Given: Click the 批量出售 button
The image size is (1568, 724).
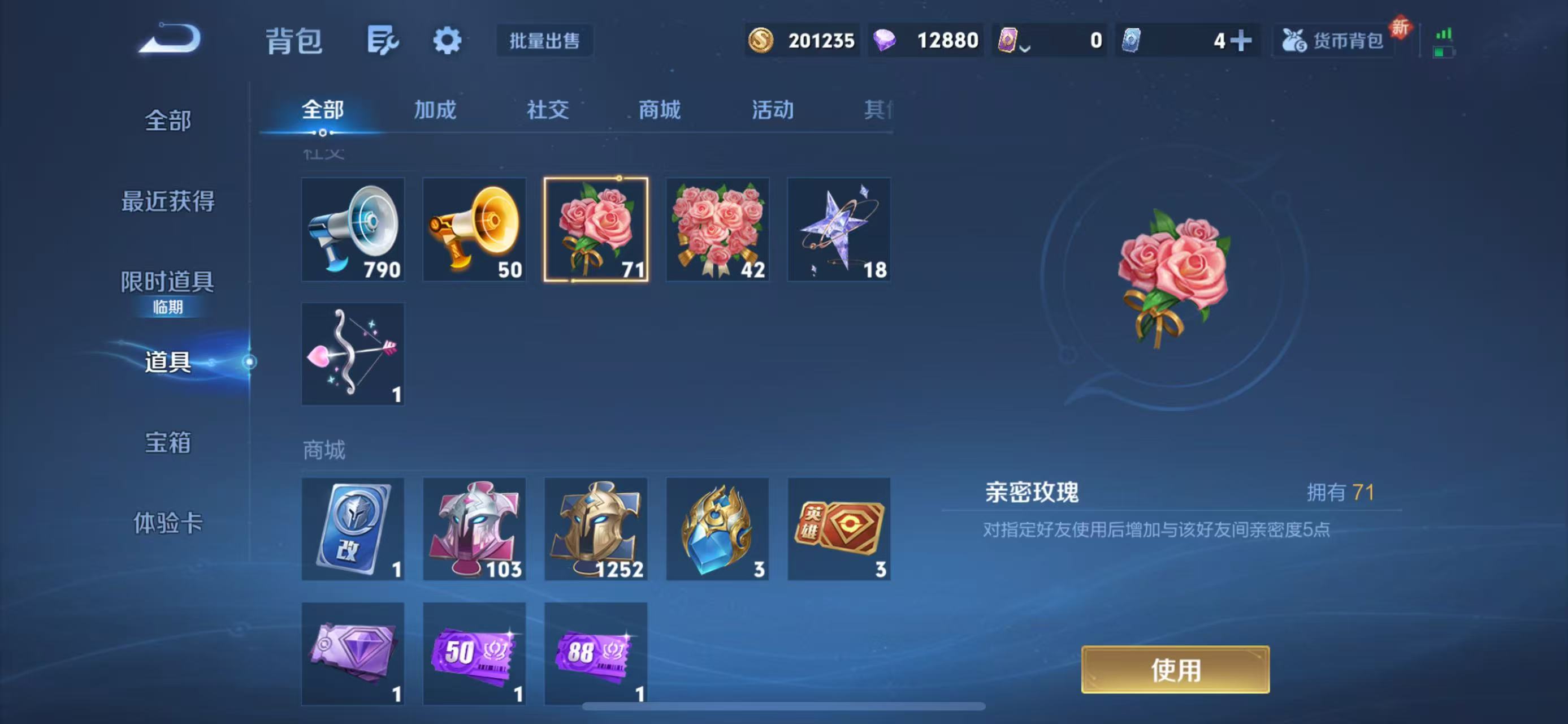Looking at the screenshot, I should coord(544,41).
